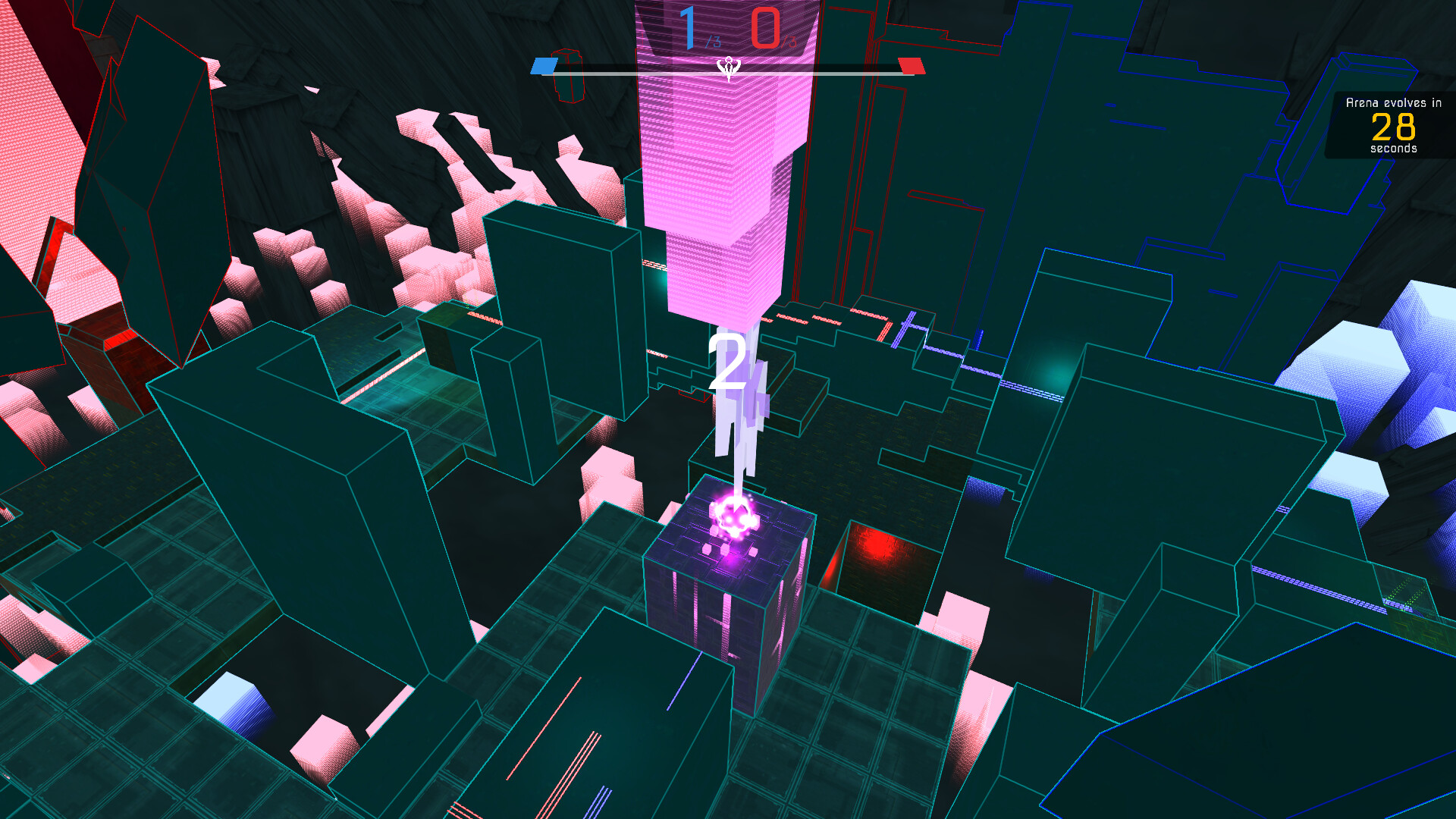Select the blue team marker on the progress bar
Image resolution: width=1456 pixels, height=819 pixels.
[543, 65]
